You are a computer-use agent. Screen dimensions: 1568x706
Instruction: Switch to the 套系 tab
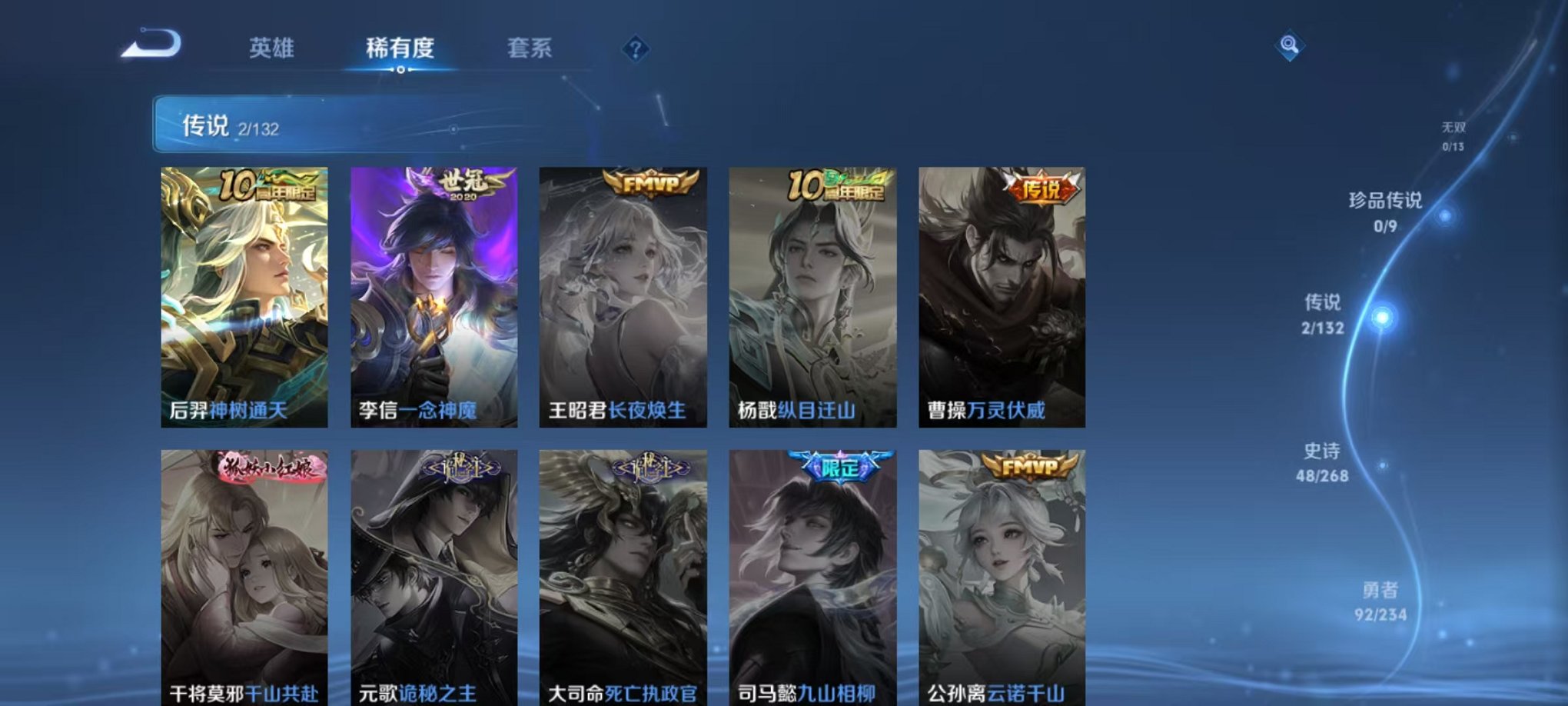click(x=532, y=48)
